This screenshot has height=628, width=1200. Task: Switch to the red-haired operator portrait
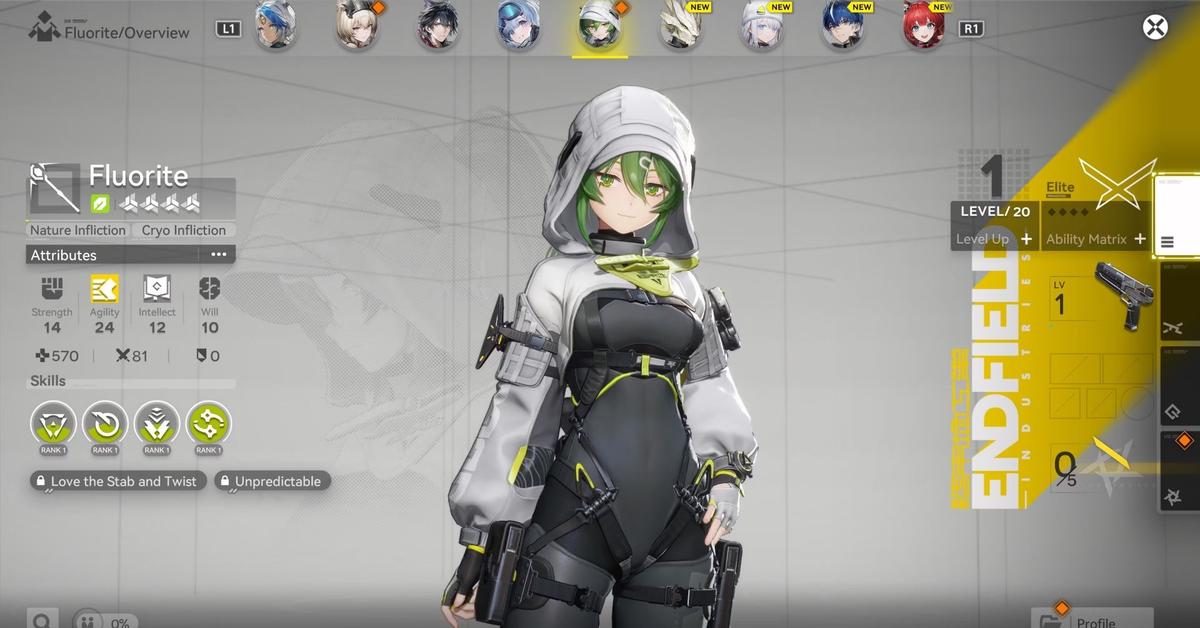[923, 28]
